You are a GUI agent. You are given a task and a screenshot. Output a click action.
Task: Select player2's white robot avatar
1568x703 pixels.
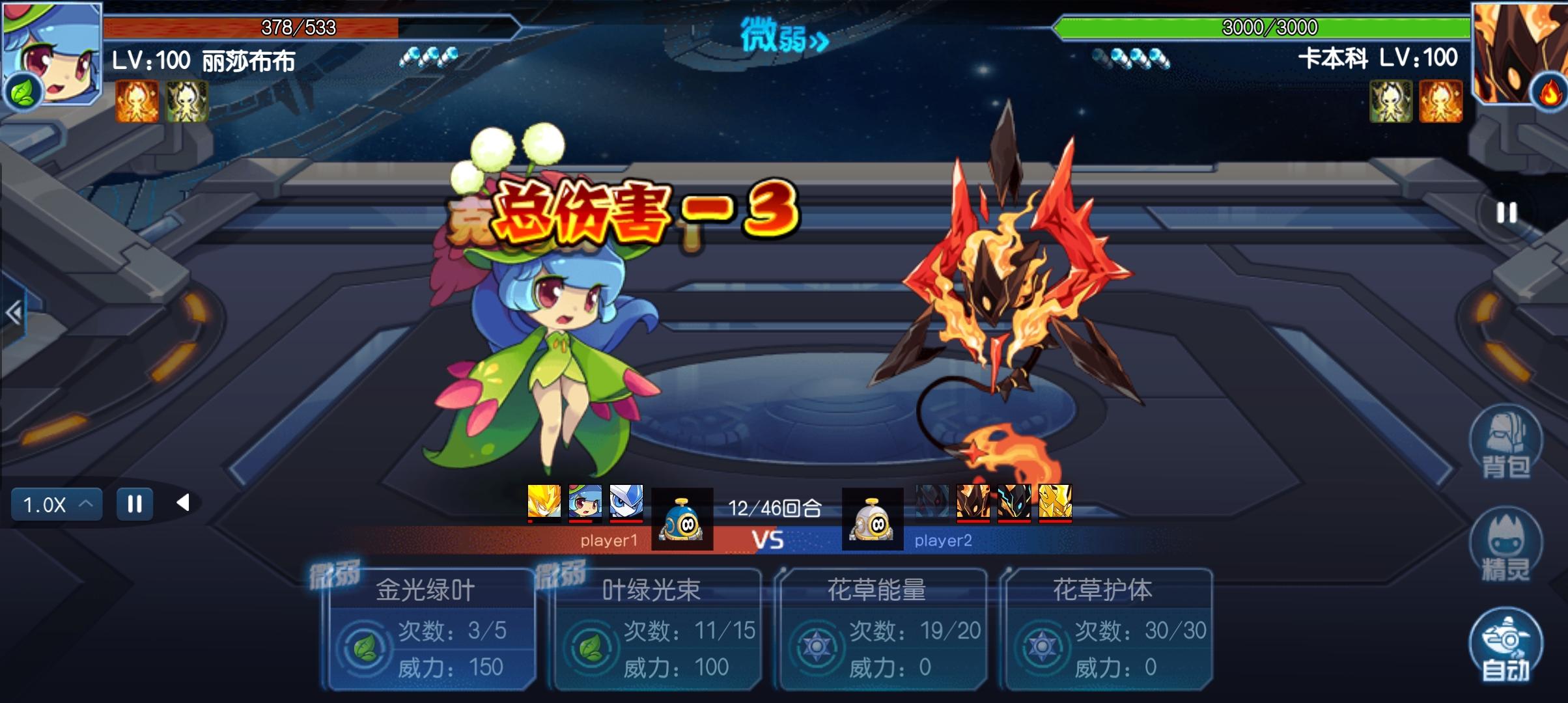coord(873,519)
